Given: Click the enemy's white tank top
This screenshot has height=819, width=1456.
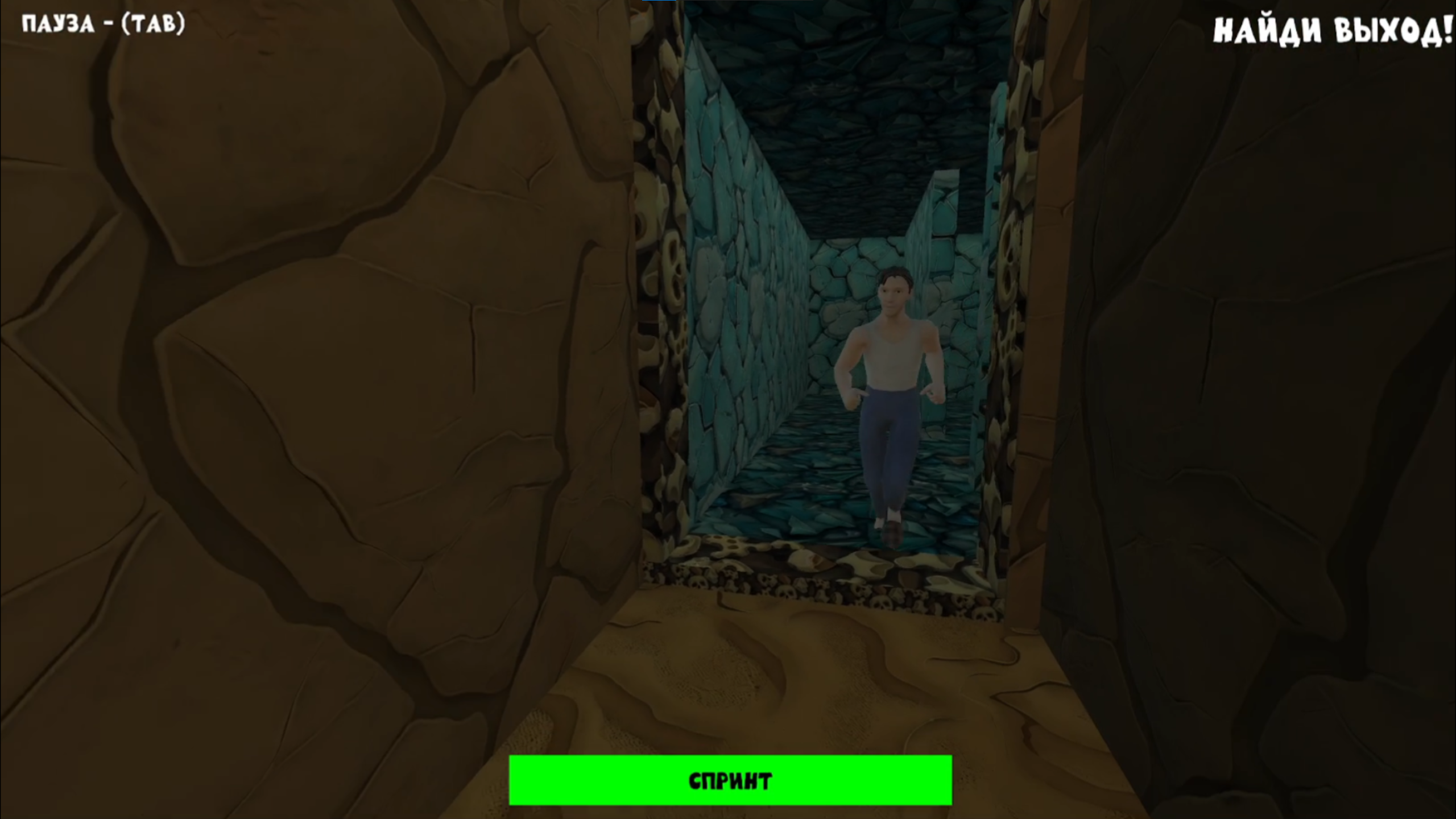Looking at the screenshot, I should [x=893, y=358].
